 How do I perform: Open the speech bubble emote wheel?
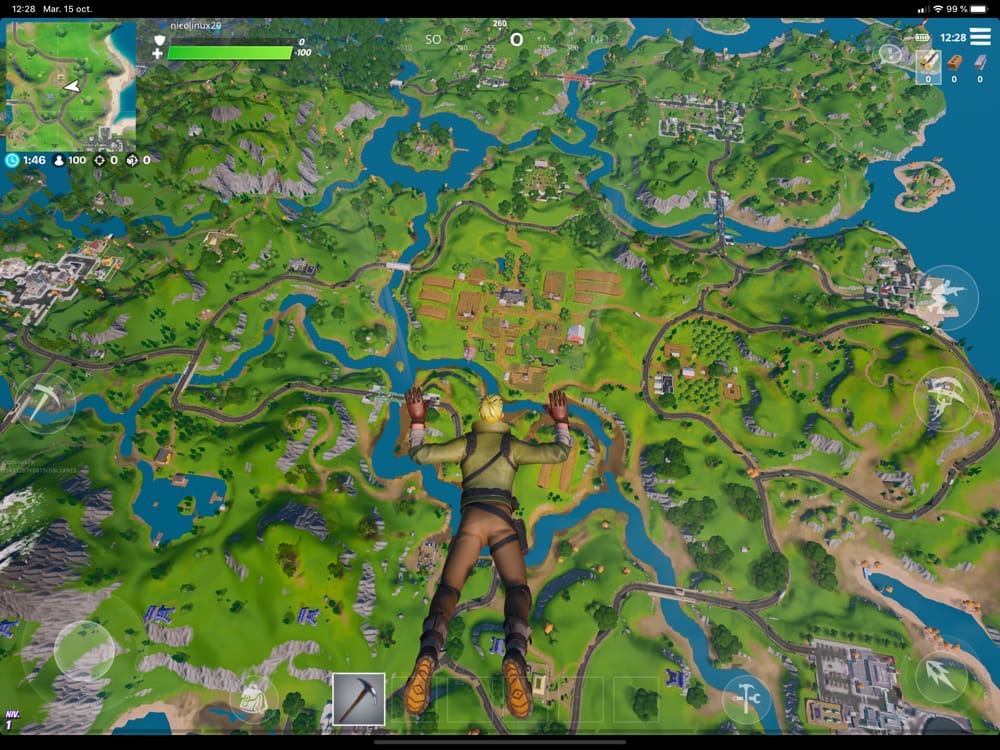coord(890,52)
